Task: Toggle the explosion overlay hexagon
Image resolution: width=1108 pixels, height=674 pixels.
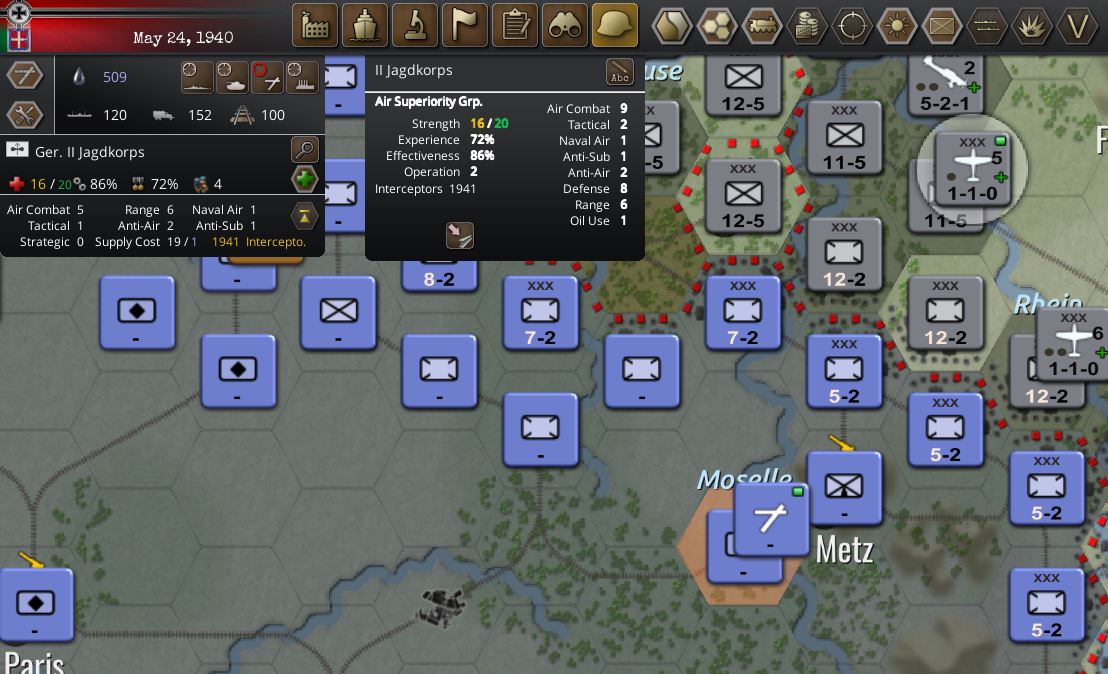Action: [1032, 25]
